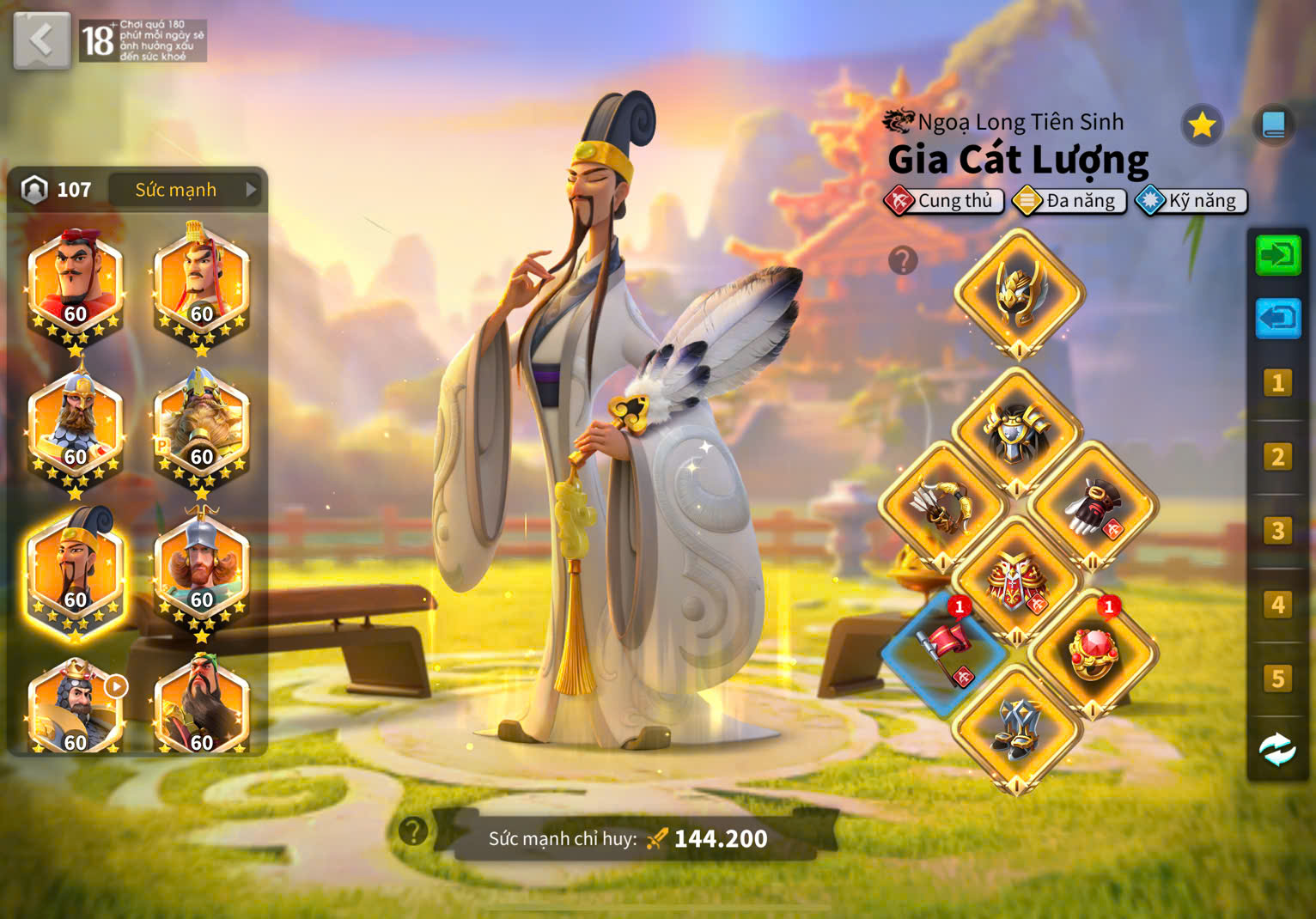Select the bow weapon equipment slot
The width and height of the screenshot is (1316, 919).
[x=943, y=506]
